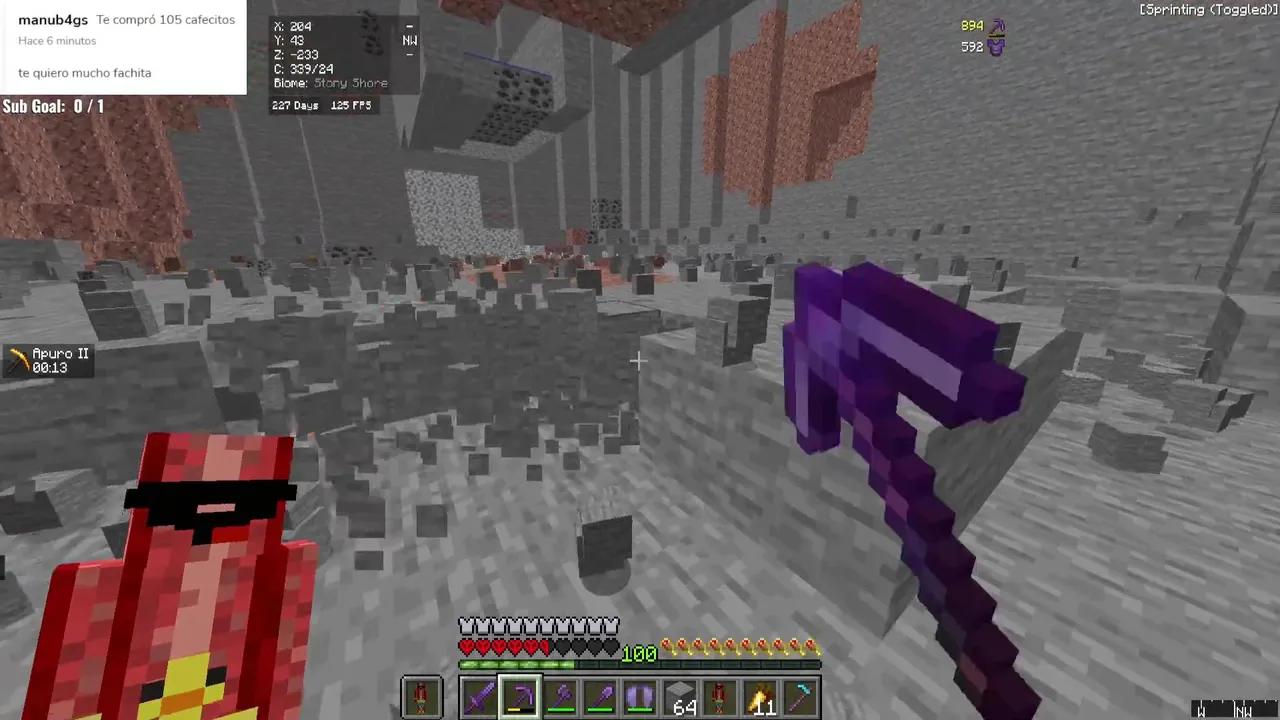Select the enchanted netherite sword

pyautogui.click(x=479, y=697)
